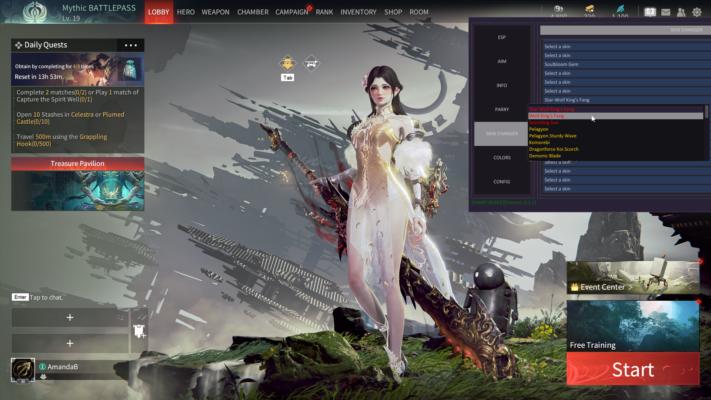711x400 pixels.
Task: Open the INVENTORY tab
Action: coord(358,12)
